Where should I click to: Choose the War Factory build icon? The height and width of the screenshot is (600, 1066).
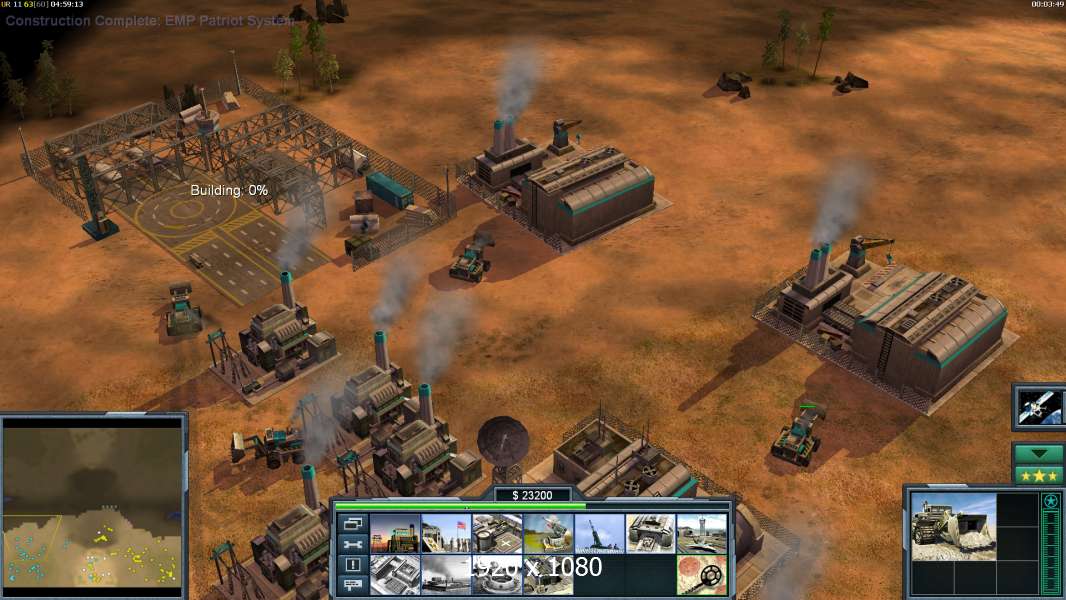tap(650, 533)
